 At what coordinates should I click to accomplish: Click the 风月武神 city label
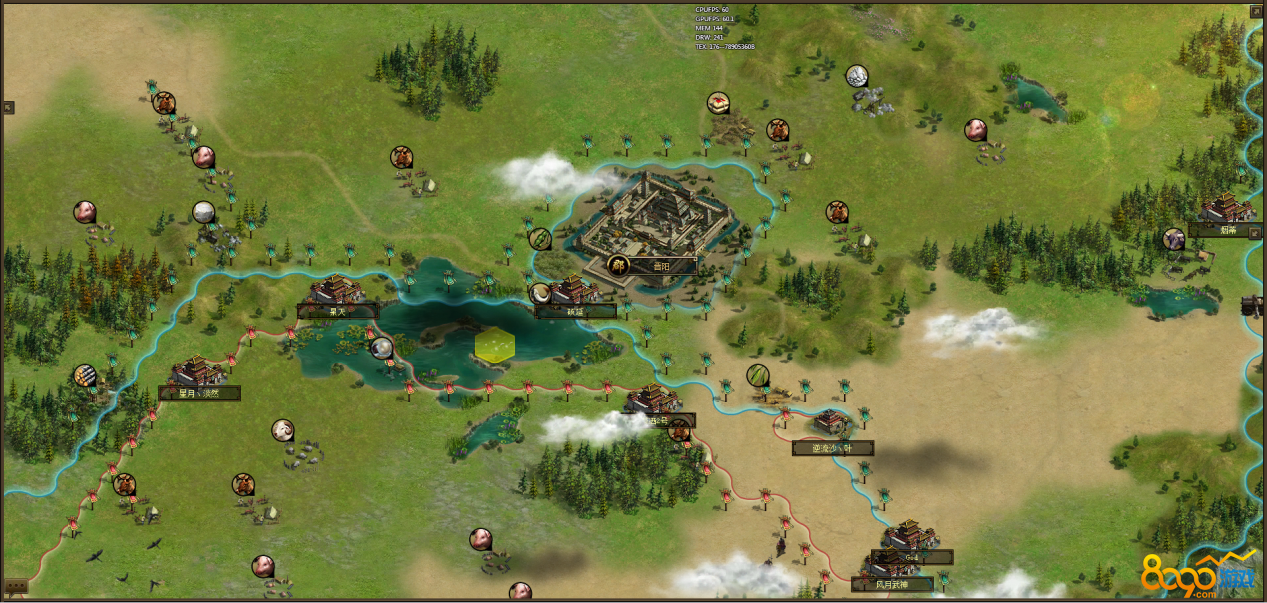[892, 583]
